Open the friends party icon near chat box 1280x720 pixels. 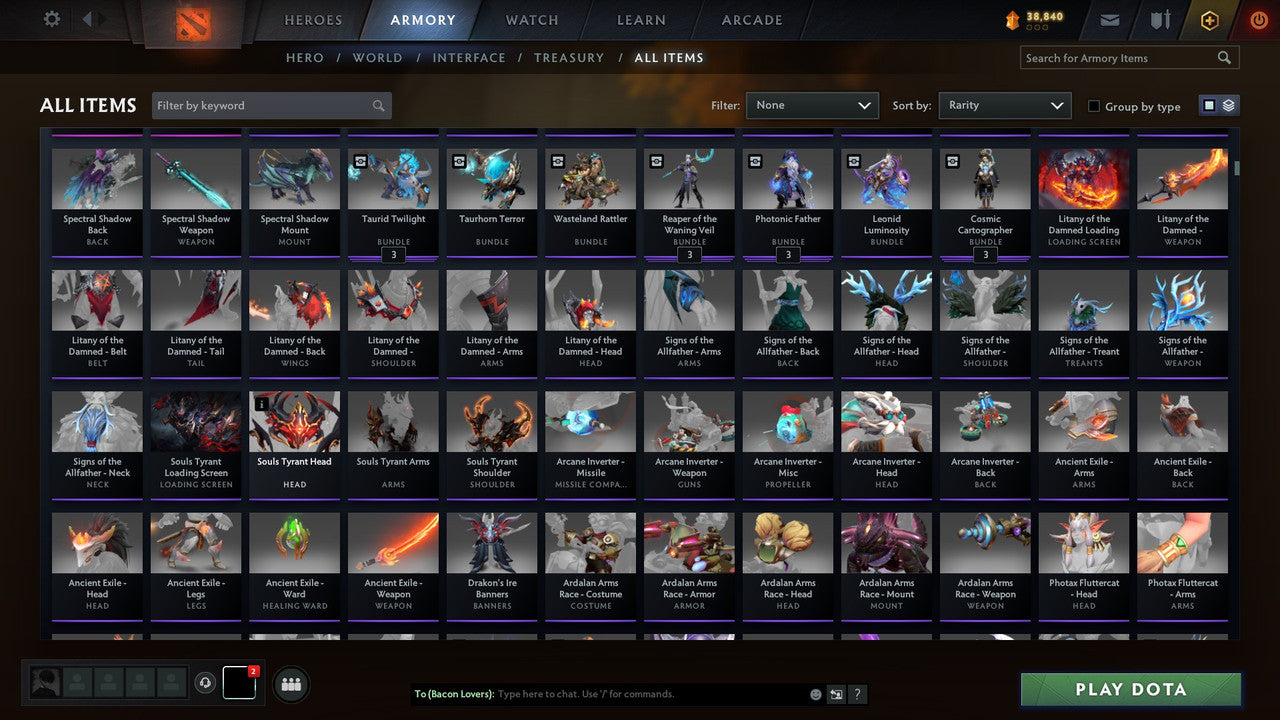[289, 684]
